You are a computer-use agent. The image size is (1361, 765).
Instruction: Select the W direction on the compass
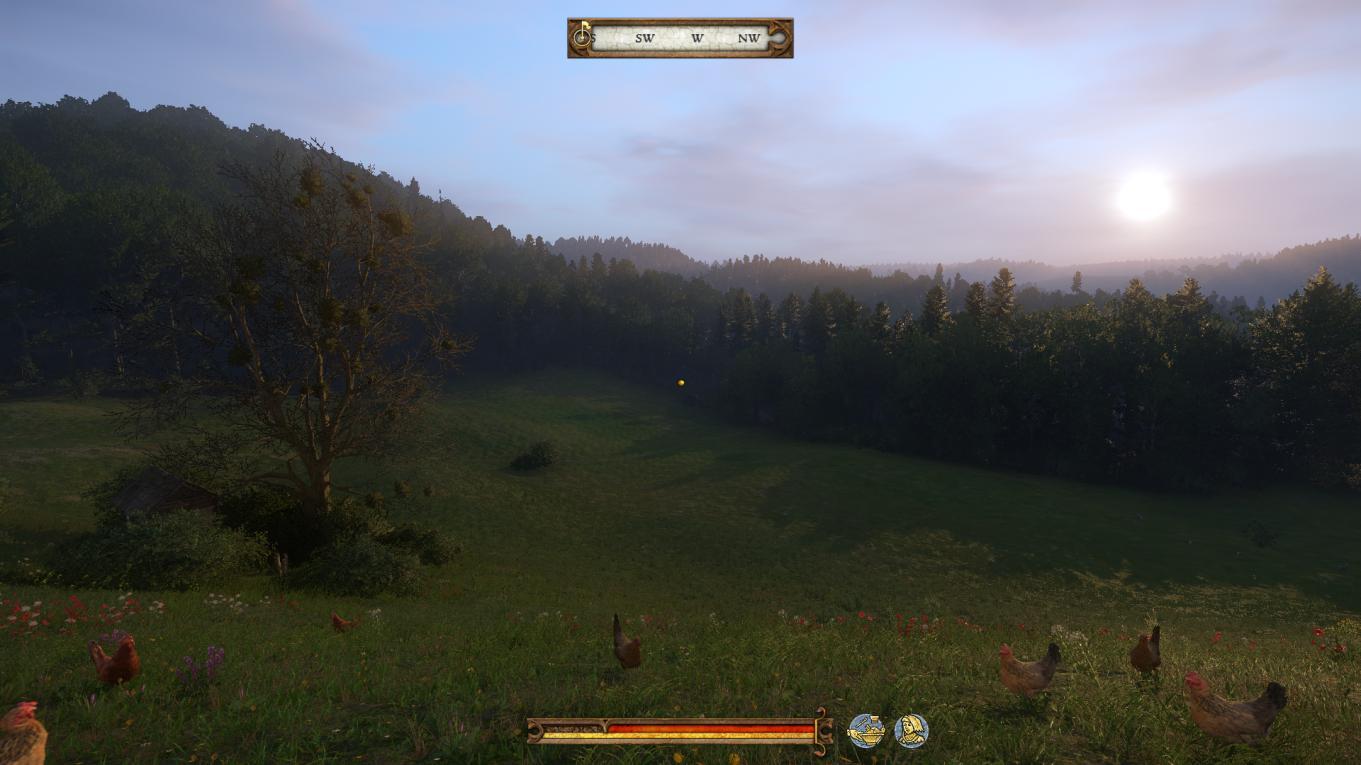pyautogui.click(x=698, y=38)
